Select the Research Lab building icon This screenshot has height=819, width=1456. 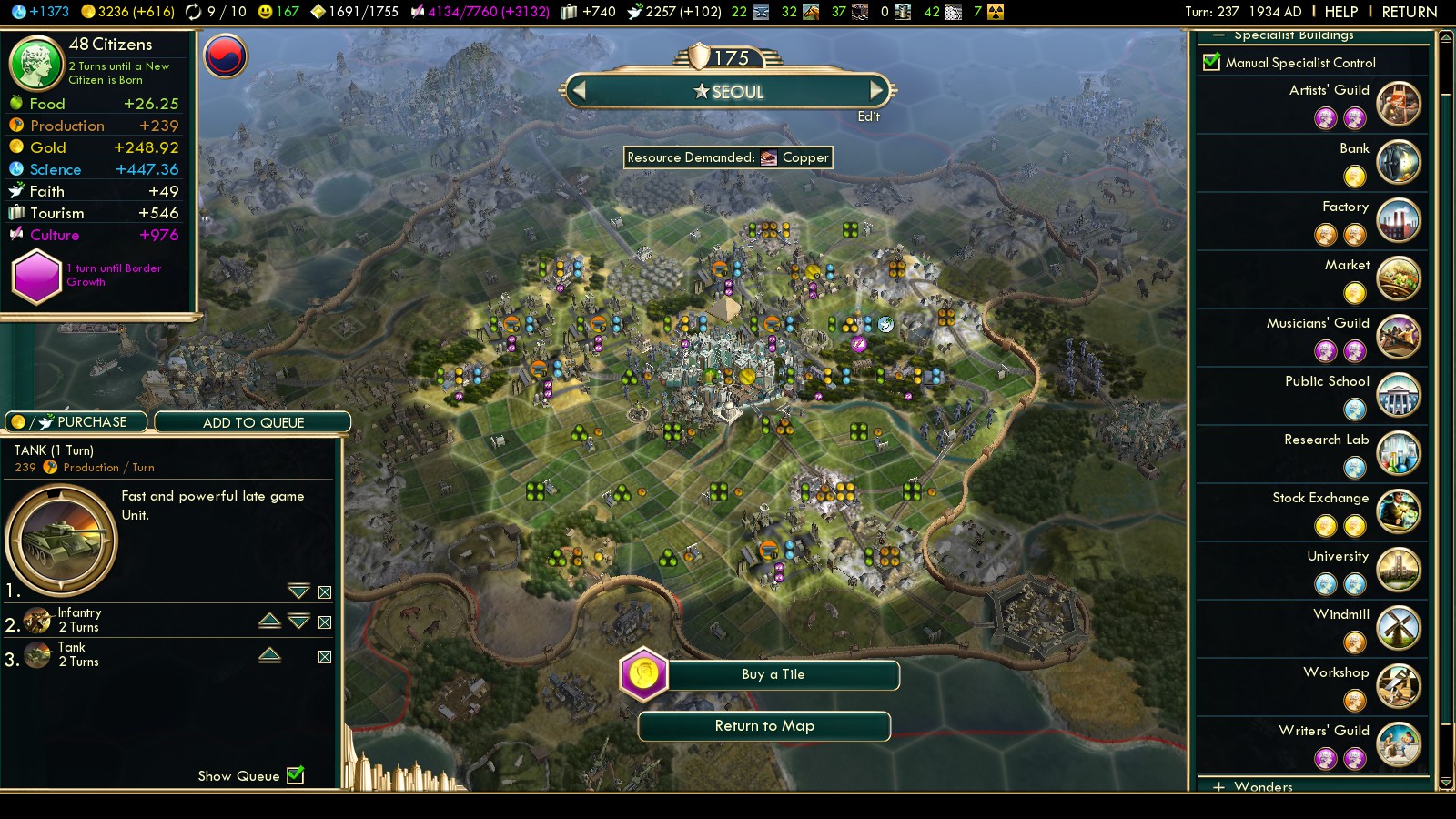tap(1398, 452)
